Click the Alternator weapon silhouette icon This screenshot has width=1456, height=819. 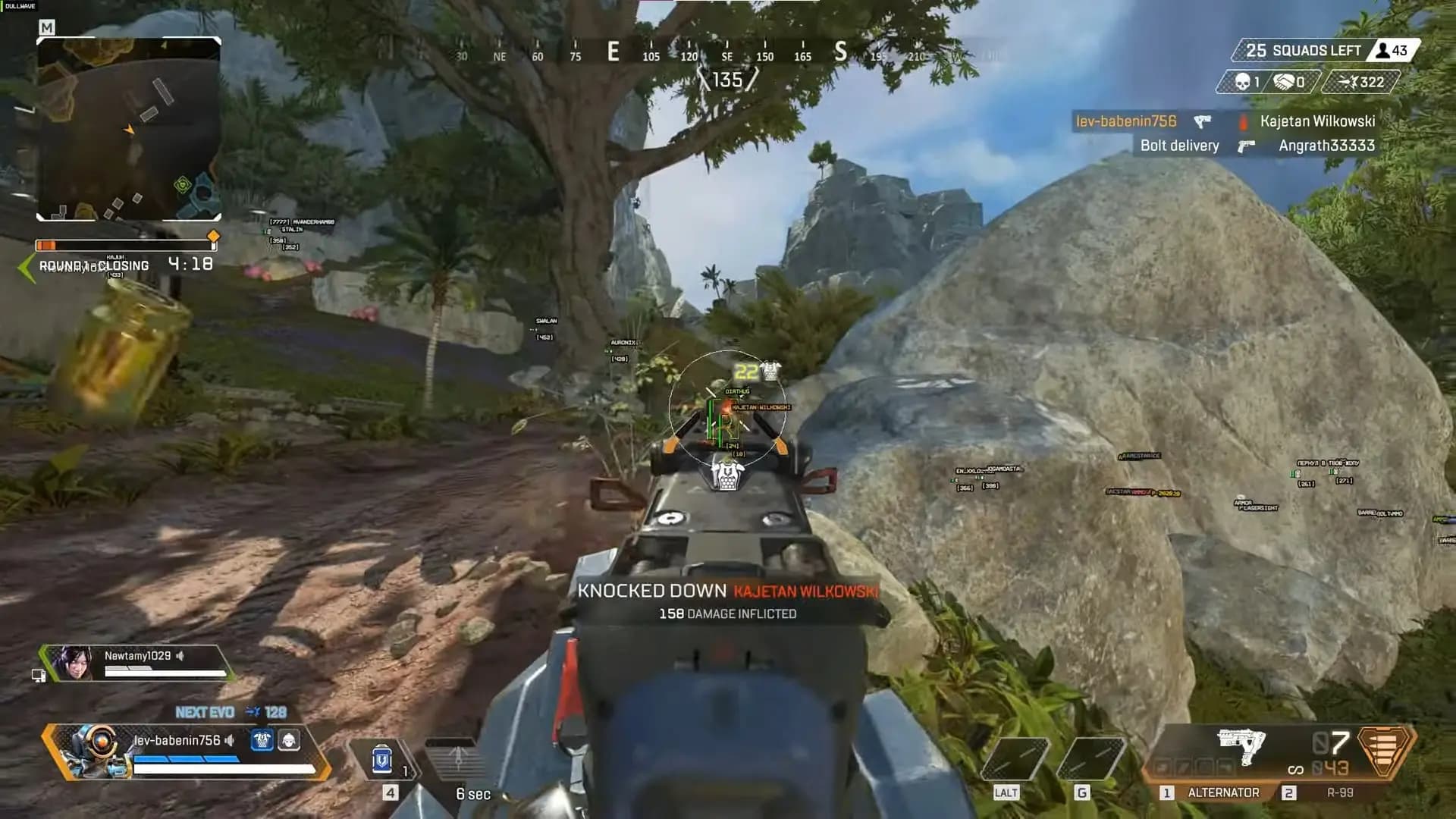(x=1241, y=746)
